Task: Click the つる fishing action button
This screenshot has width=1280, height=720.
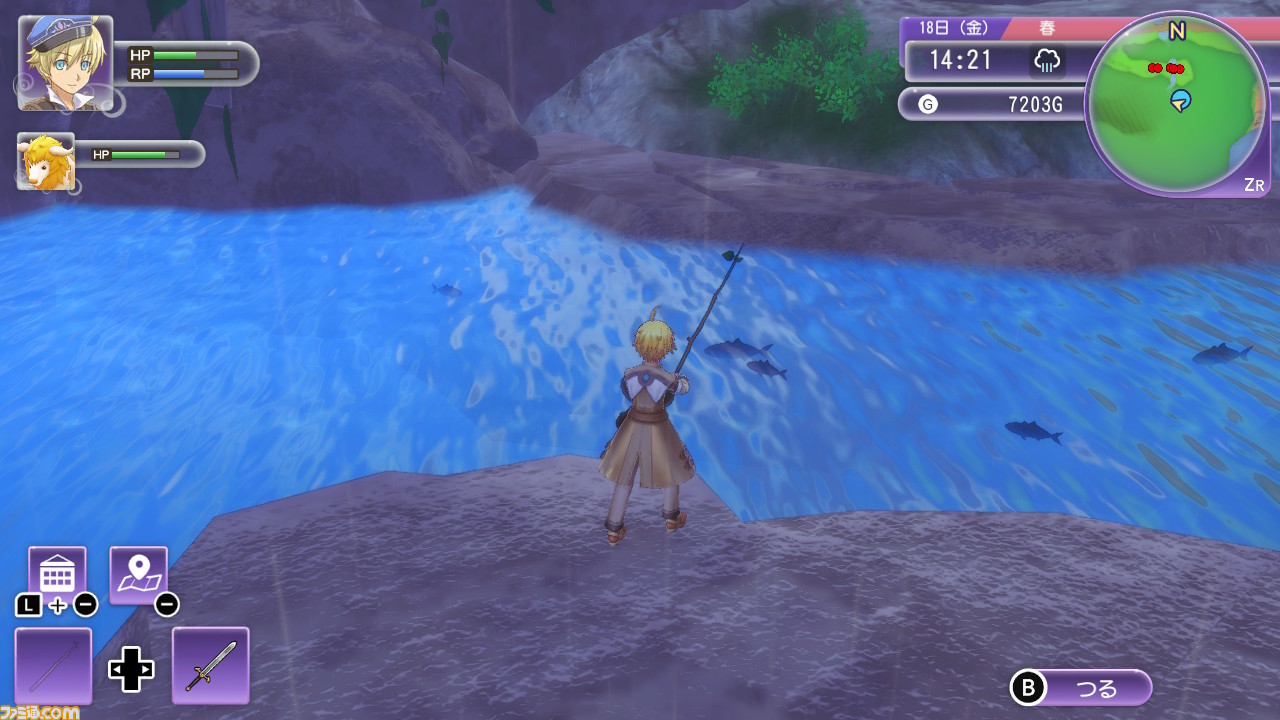Action: pyautogui.click(x=1083, y=688)
